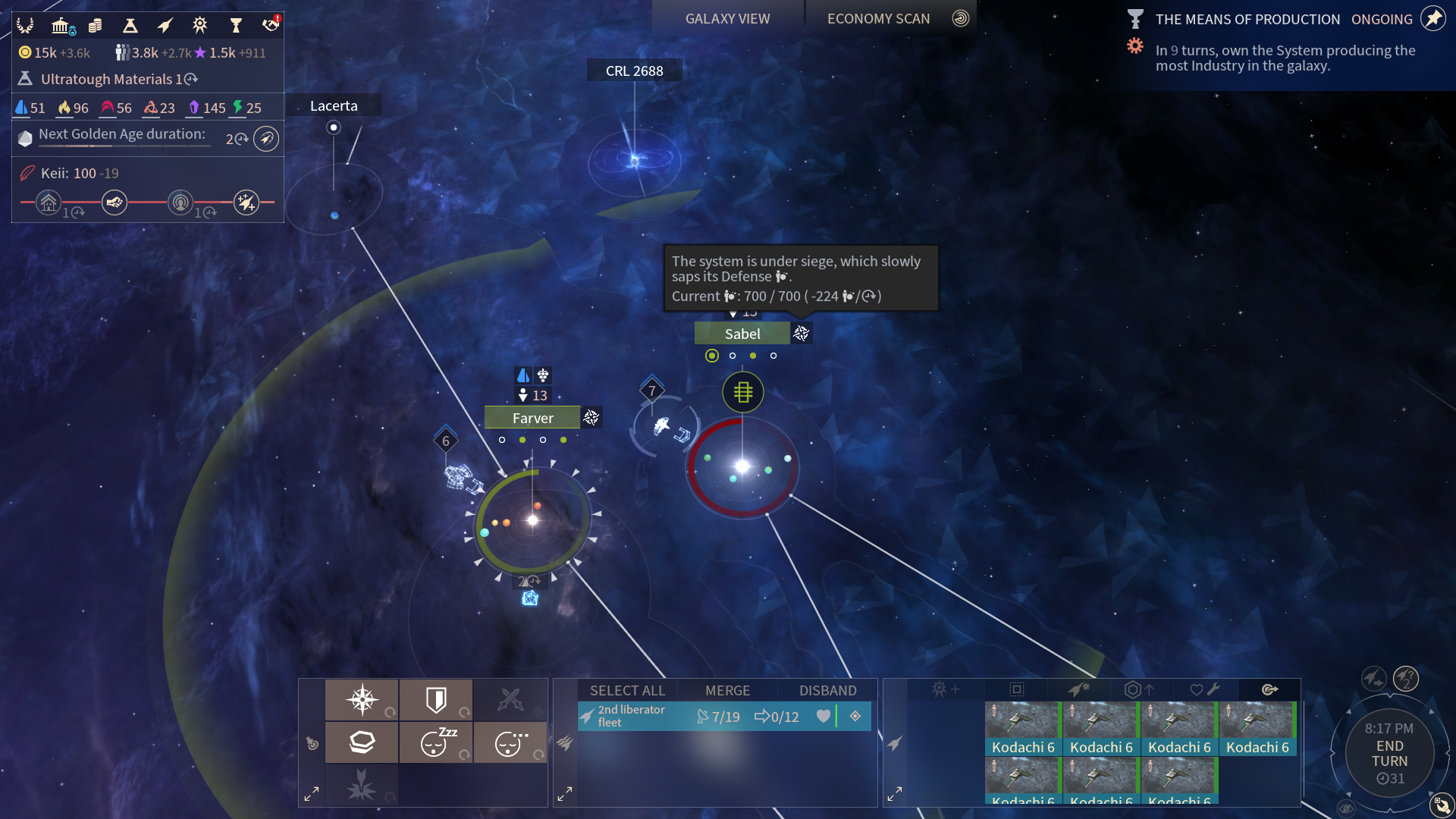The height and width of the screenshot is (819, 1456).
Task: Pin The Means of Production quest
Action: coord(1433,18)
